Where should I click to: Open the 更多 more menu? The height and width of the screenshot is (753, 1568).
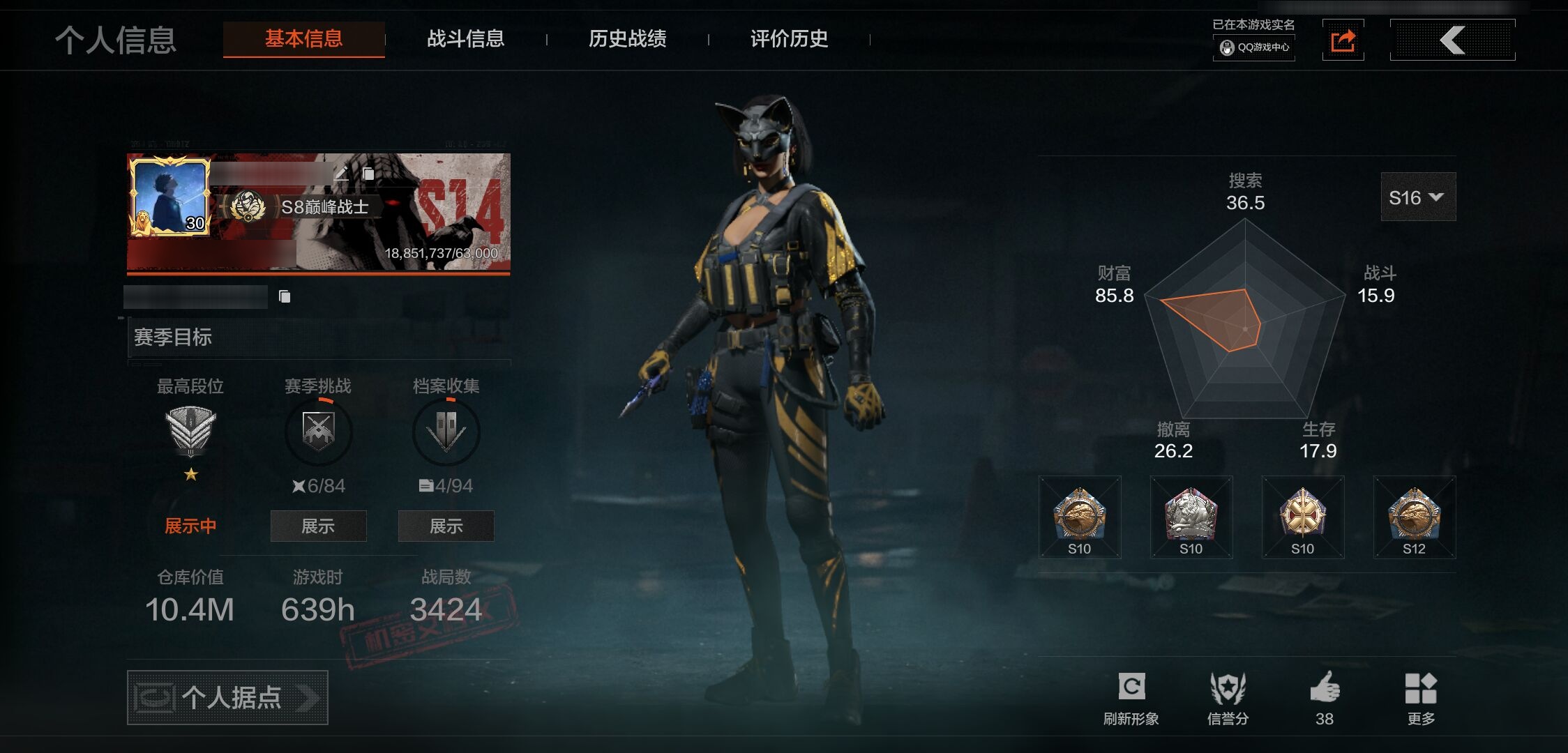[x=1421, y=697]
